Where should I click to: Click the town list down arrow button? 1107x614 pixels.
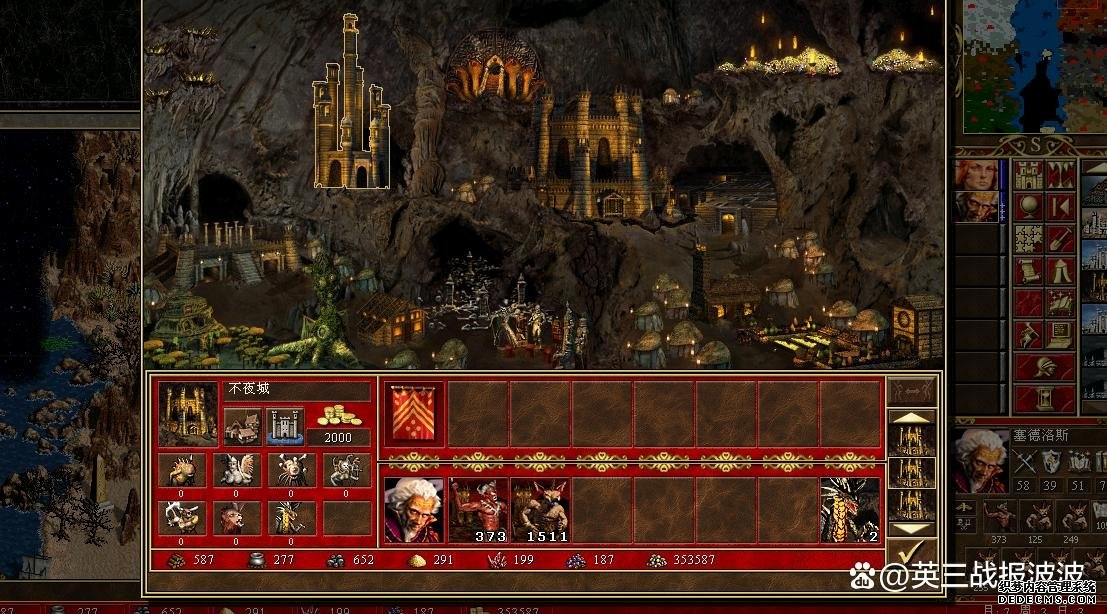pos(911,528)
